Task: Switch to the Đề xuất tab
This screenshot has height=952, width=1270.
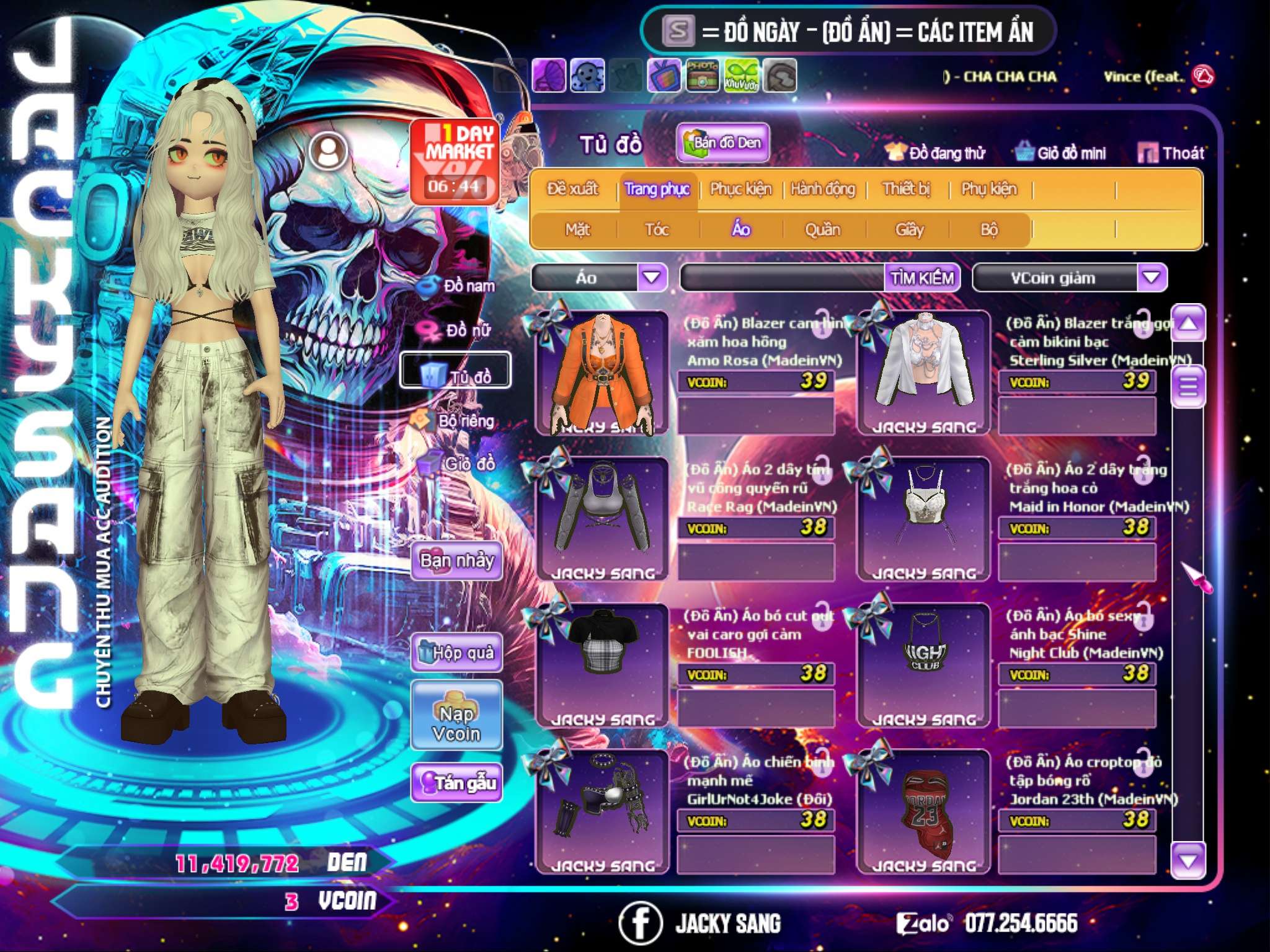Action: click(x=572, y=189)
